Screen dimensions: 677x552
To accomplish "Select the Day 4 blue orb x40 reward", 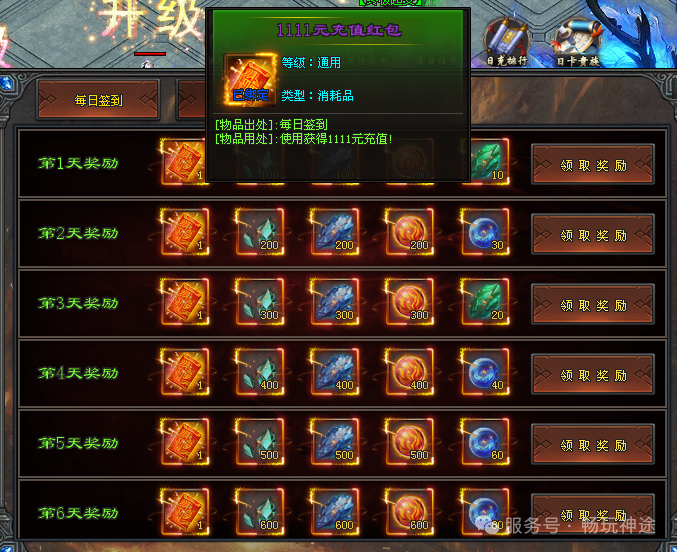I will click(x=484, y=371).
